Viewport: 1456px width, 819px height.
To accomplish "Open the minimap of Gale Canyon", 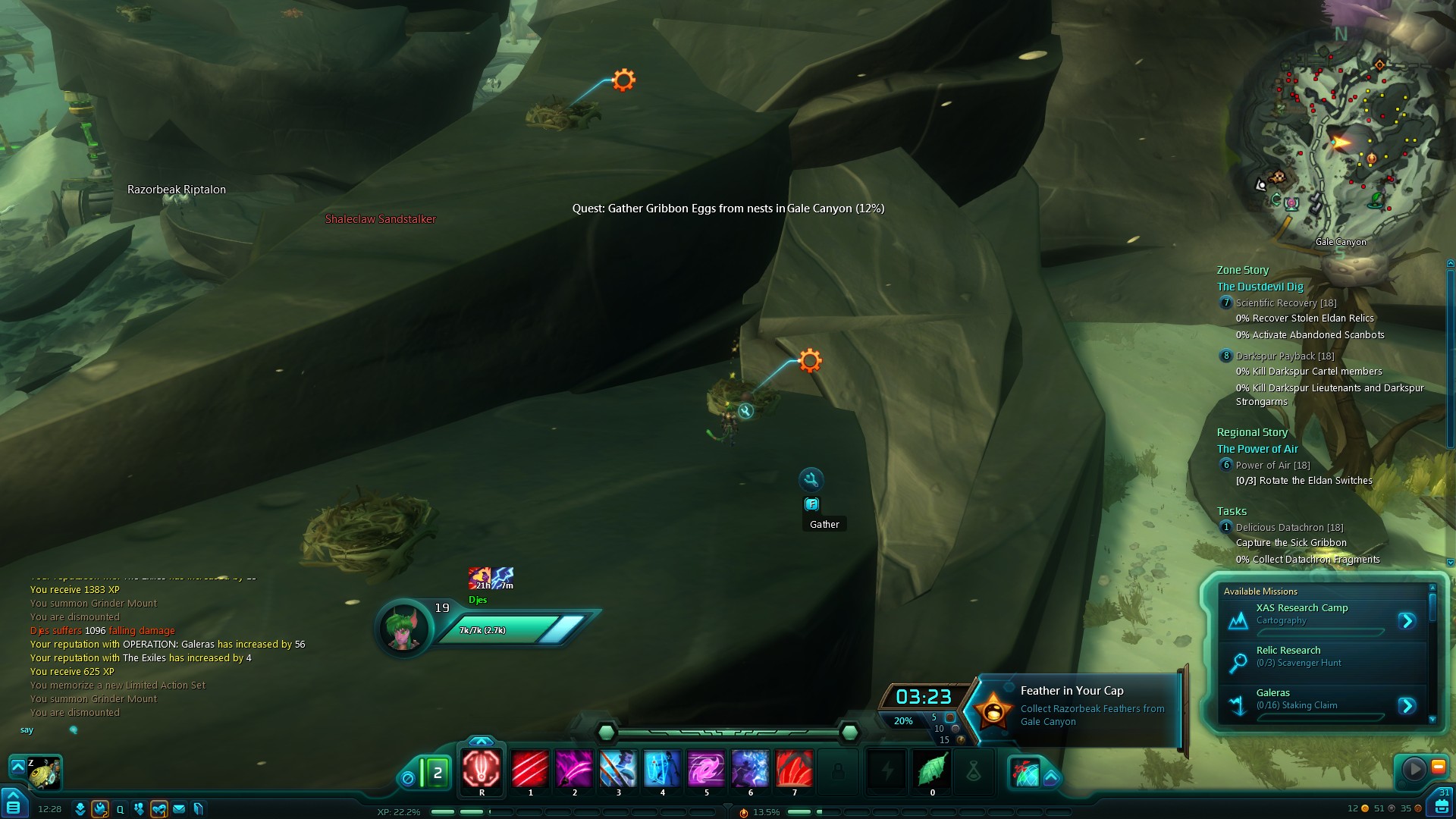I will point(1341,144).
